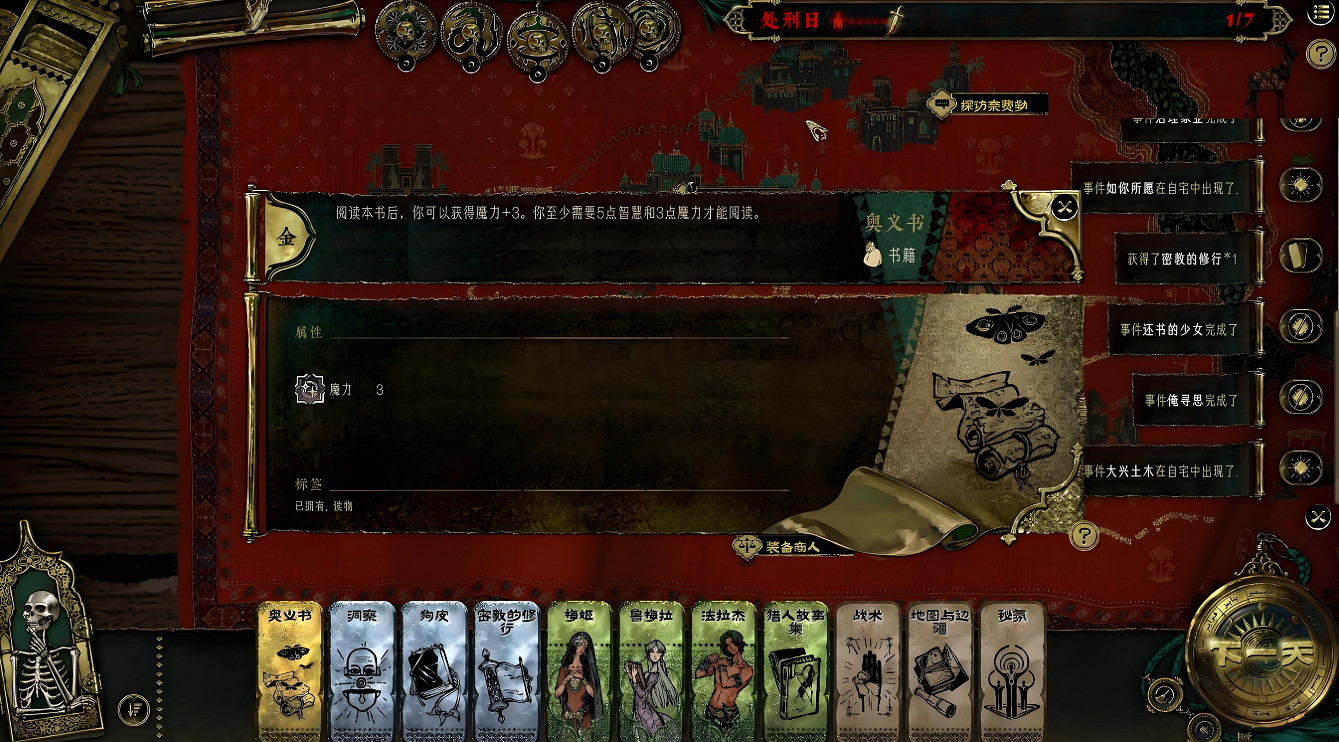Expand the 事件还书的少女完成了 notification
The width and height of the screenshot is (1339, 742).
1180,331
